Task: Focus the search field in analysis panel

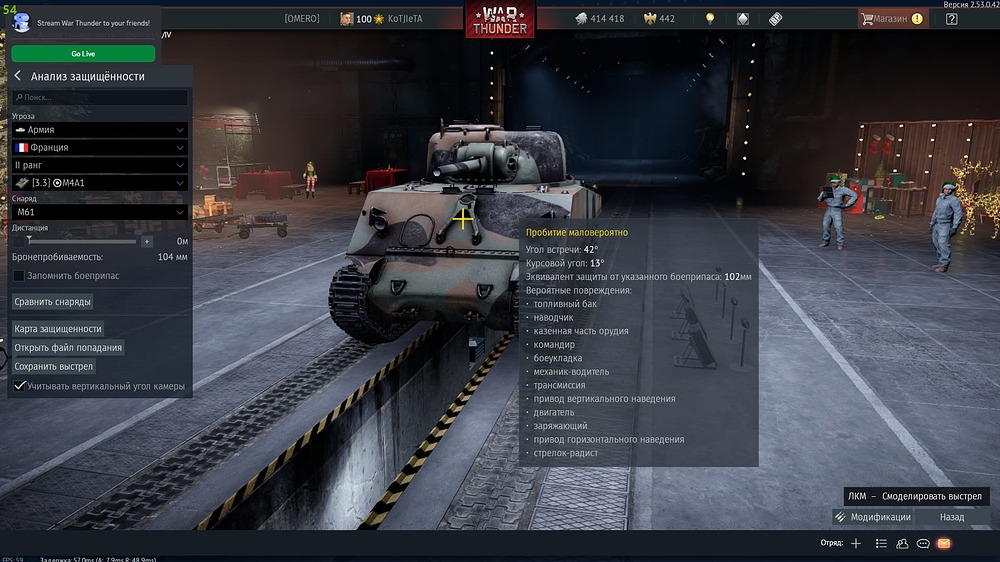Action: click(100, 98)
